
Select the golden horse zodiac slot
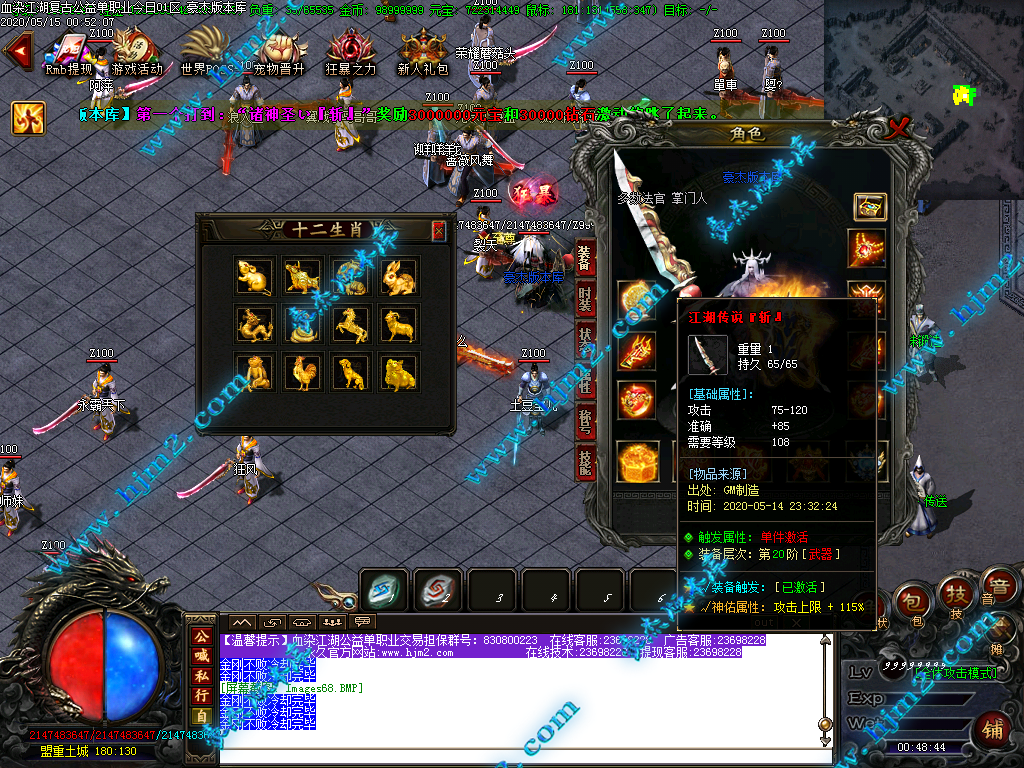(350, 324)
